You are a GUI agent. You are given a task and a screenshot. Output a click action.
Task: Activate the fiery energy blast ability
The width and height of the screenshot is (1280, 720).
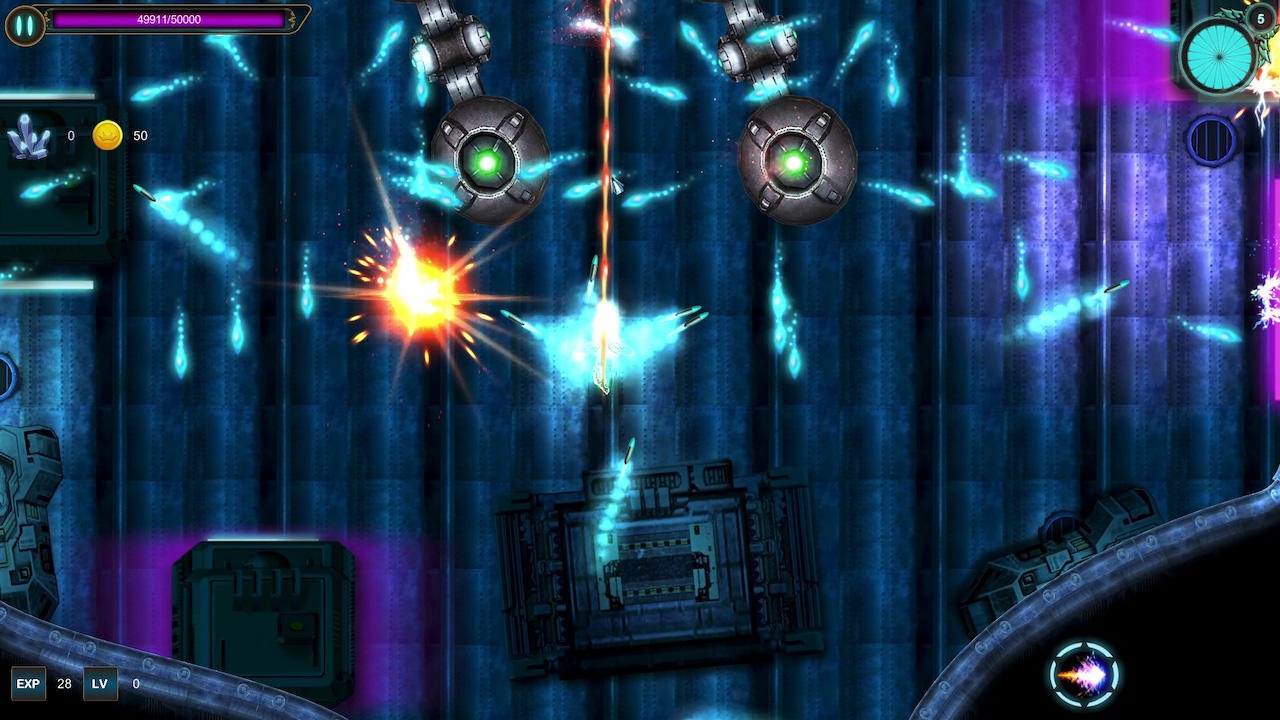(x=1084, y=676)
